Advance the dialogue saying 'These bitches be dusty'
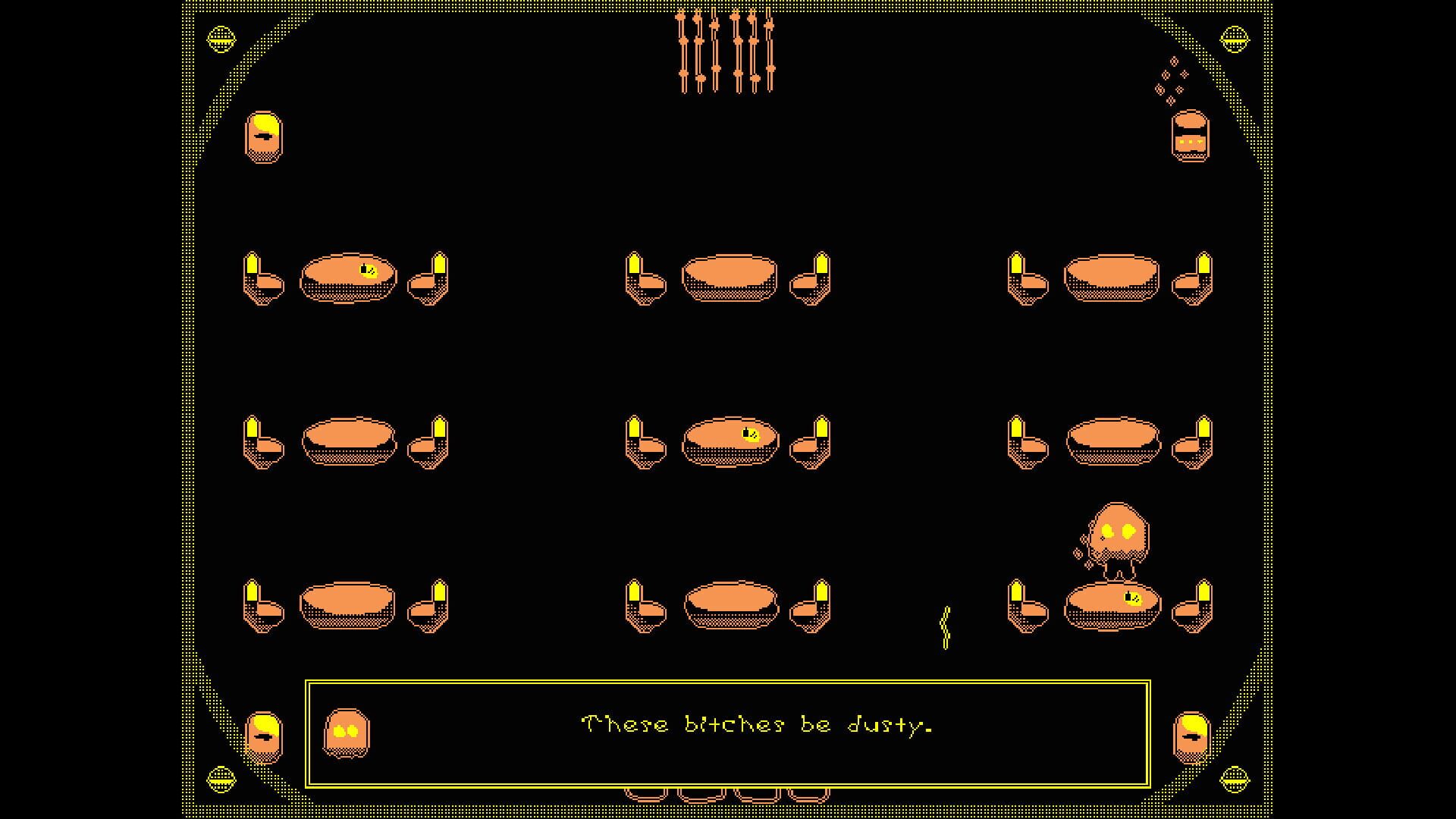Viewport: 1456px width, 819px height. (758, 726)
